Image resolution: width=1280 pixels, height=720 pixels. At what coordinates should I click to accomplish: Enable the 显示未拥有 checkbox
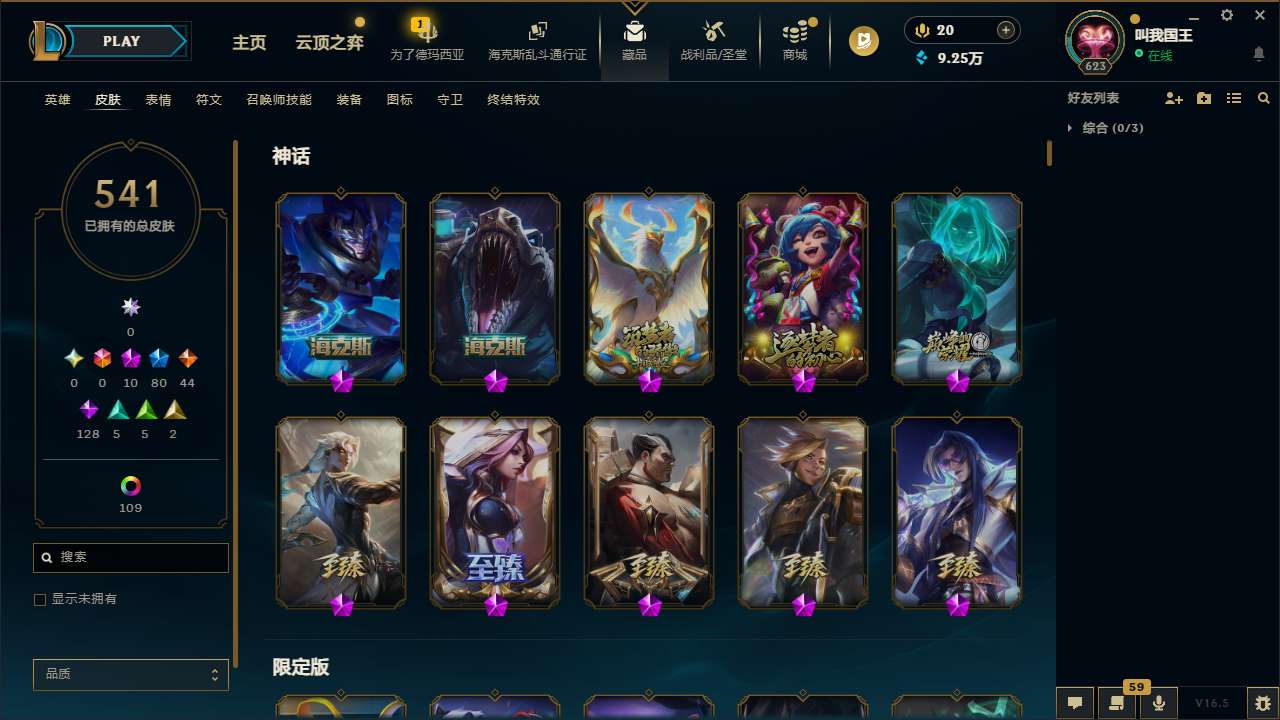[40, 599]
